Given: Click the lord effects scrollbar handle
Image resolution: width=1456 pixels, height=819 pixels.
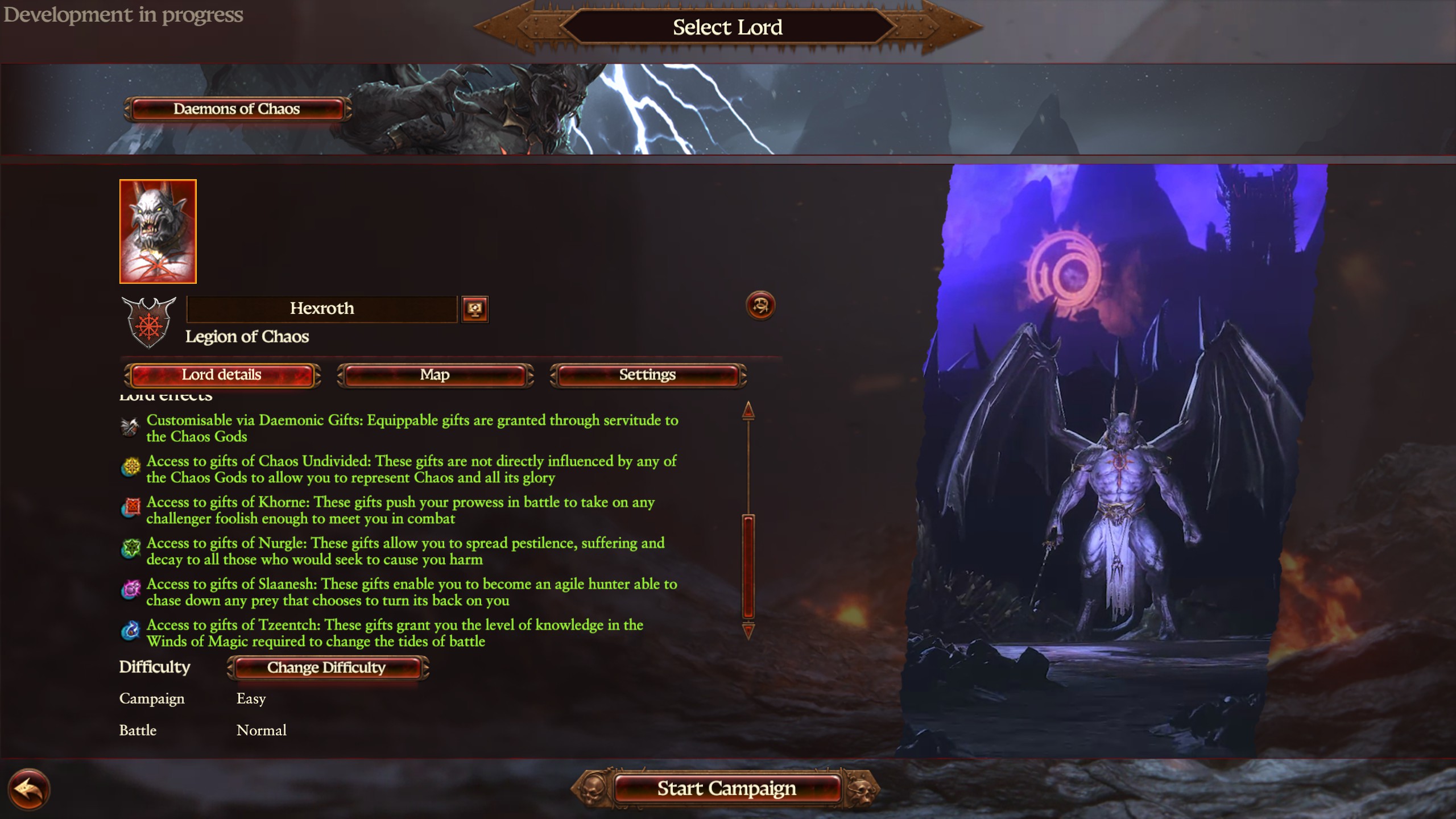Looking at the screenshot, I should pos(748,566).
